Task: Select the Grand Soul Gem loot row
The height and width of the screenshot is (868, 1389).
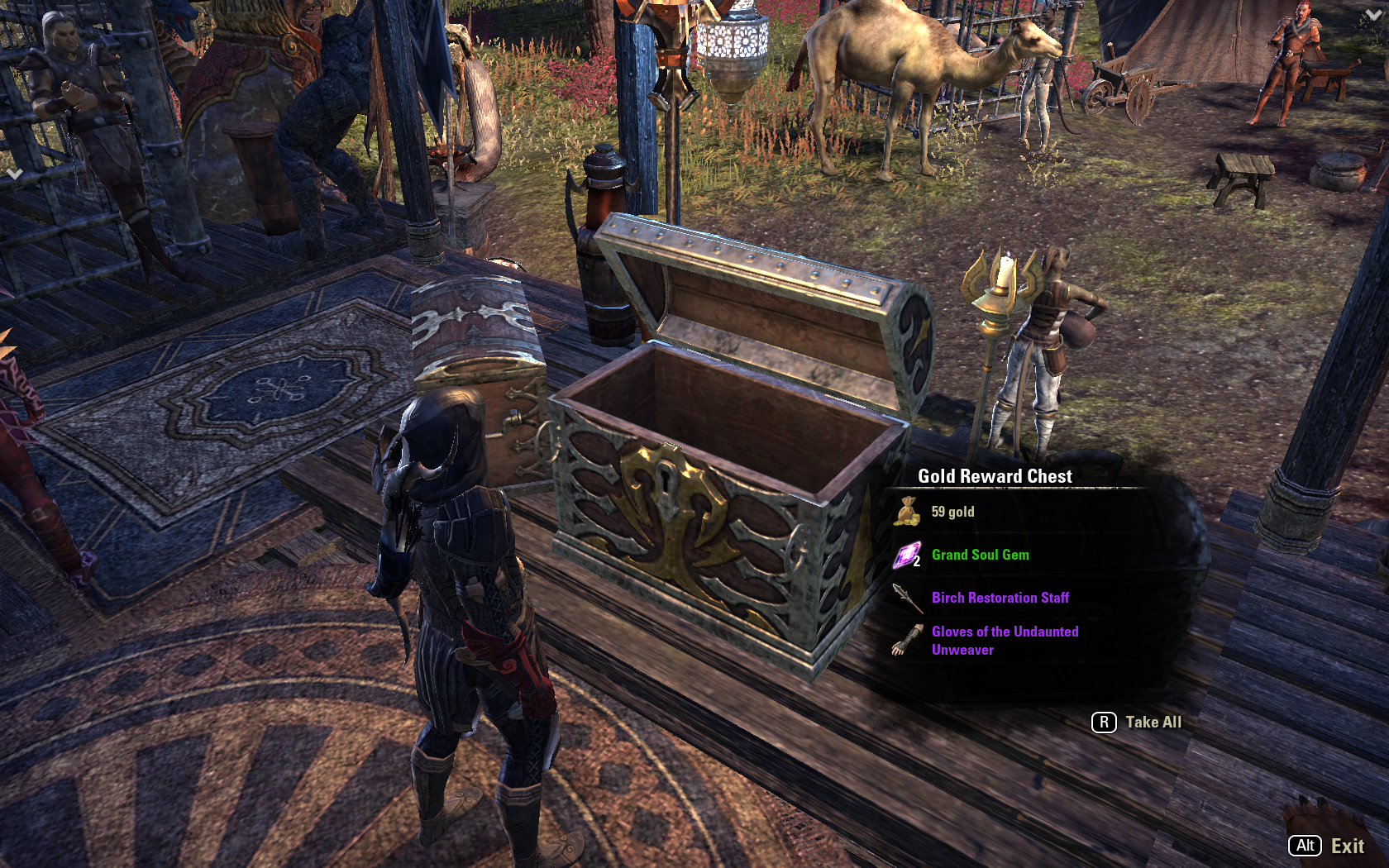Action: (980, 556)
